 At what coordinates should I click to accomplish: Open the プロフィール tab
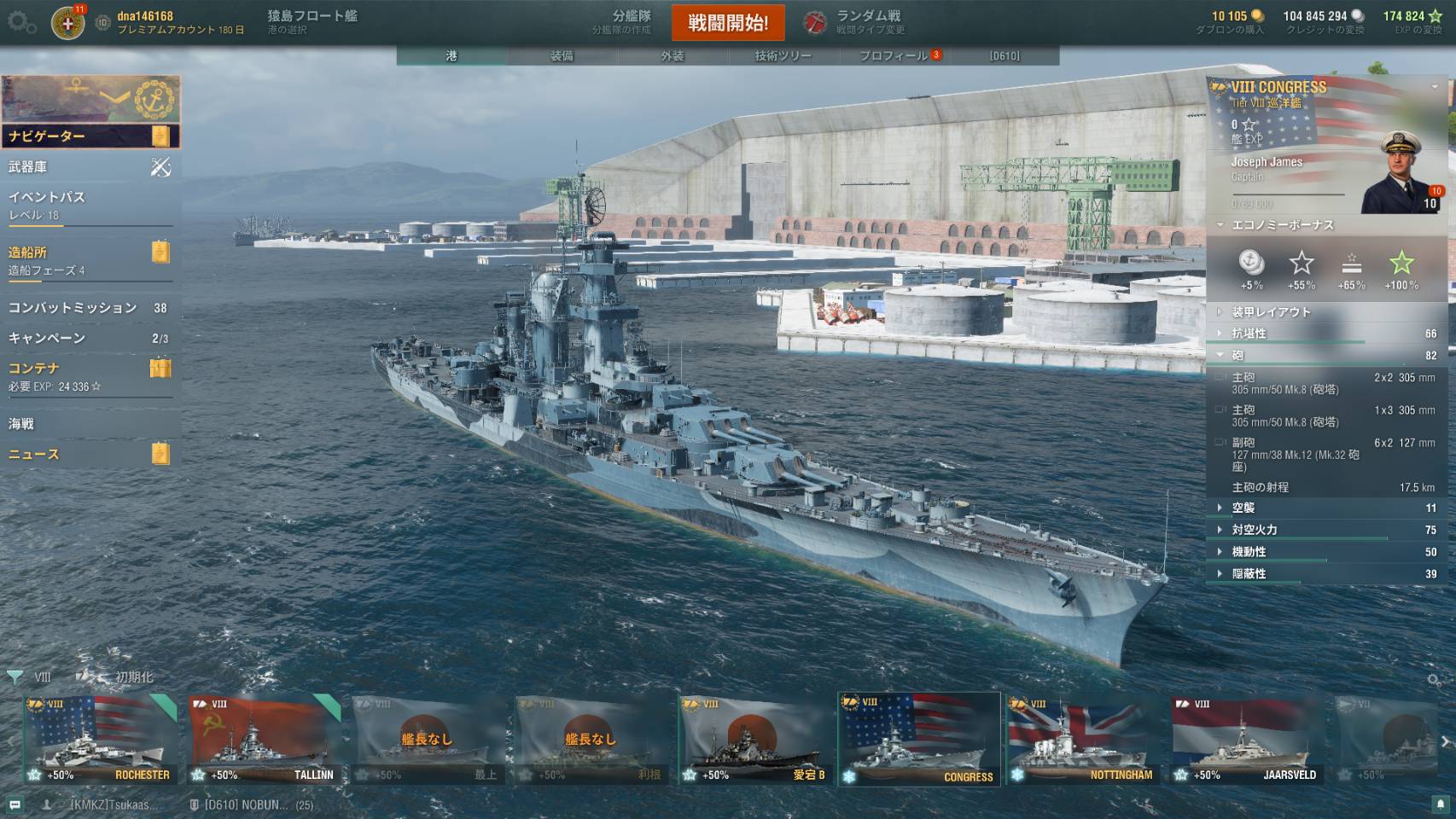tap(894, 55)
